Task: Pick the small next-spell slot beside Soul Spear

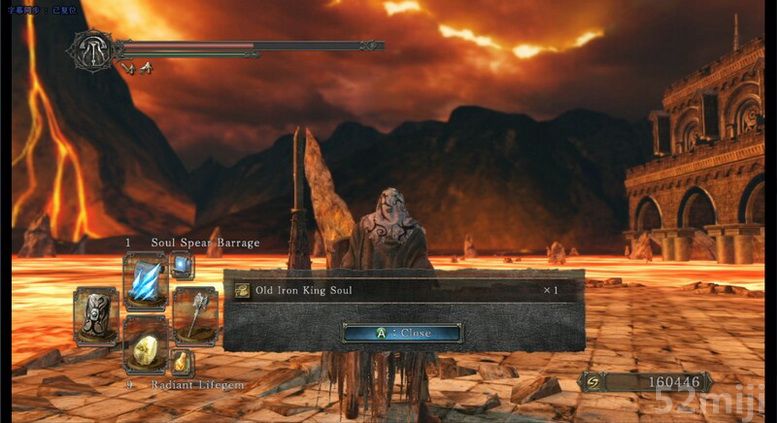Action: tap(181, 265)
